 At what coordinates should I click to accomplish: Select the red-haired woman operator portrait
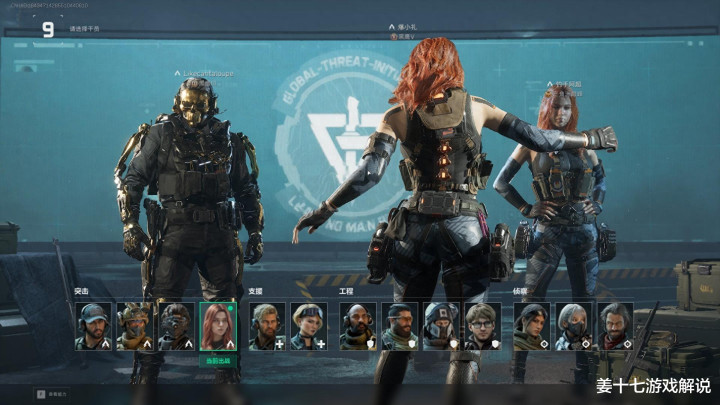click(217, 326)
